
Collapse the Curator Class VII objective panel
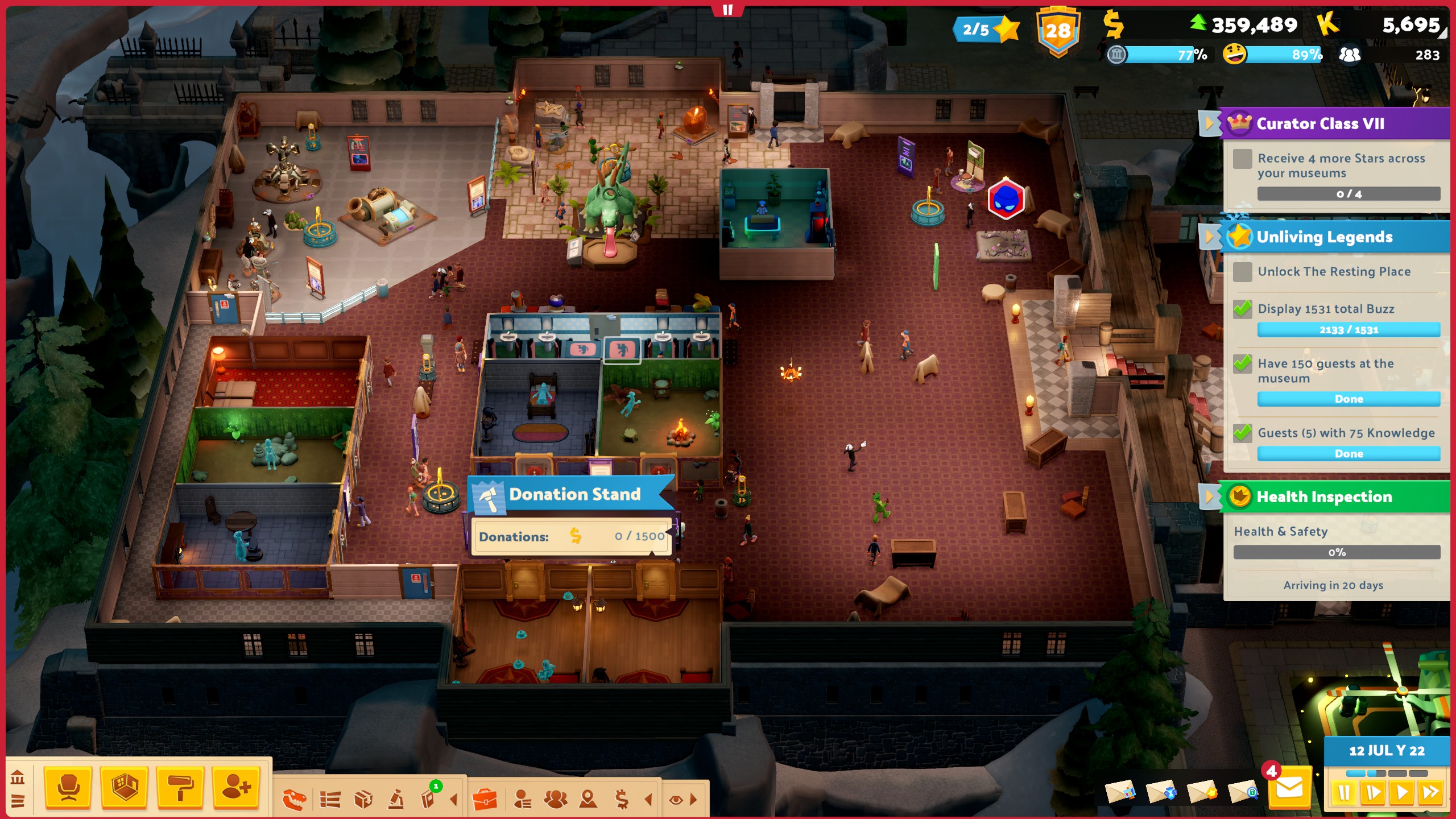pos(1208,123)
